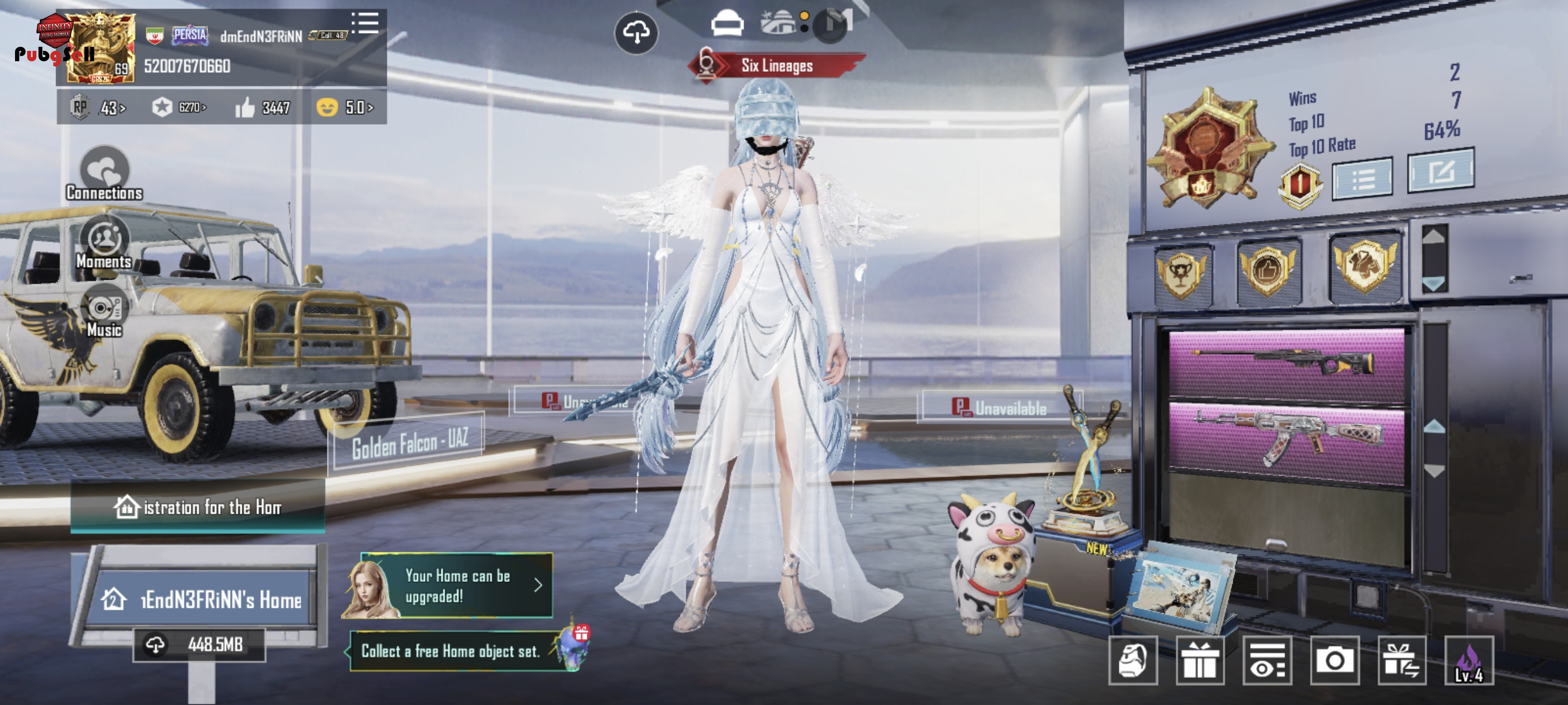
Task: Select the Six Lineages title banner
Action: coord(776,66)
